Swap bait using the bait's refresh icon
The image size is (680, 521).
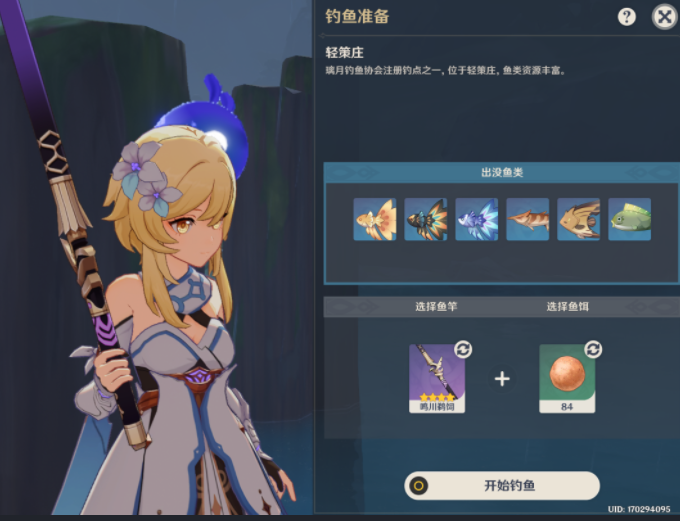tap(593, 349)
